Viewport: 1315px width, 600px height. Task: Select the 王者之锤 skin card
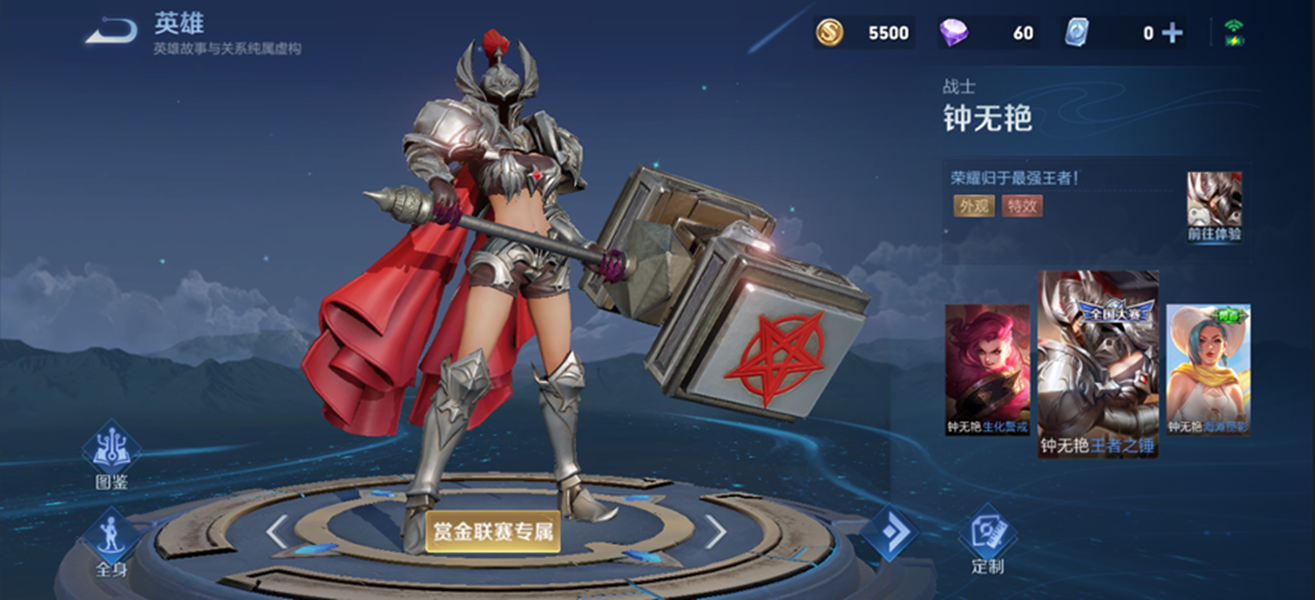[1098, 363]
